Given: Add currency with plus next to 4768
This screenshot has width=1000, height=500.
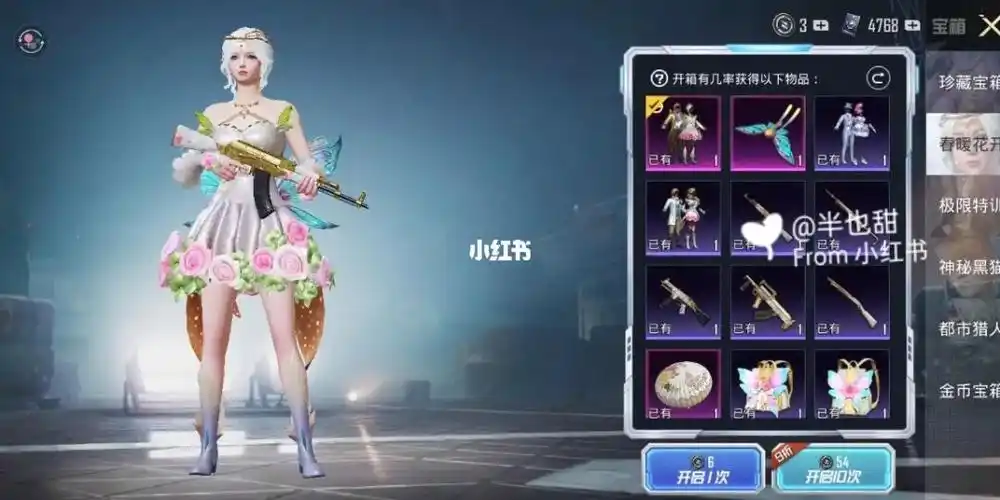Looking at the screenshot, I should click(912, 26).
